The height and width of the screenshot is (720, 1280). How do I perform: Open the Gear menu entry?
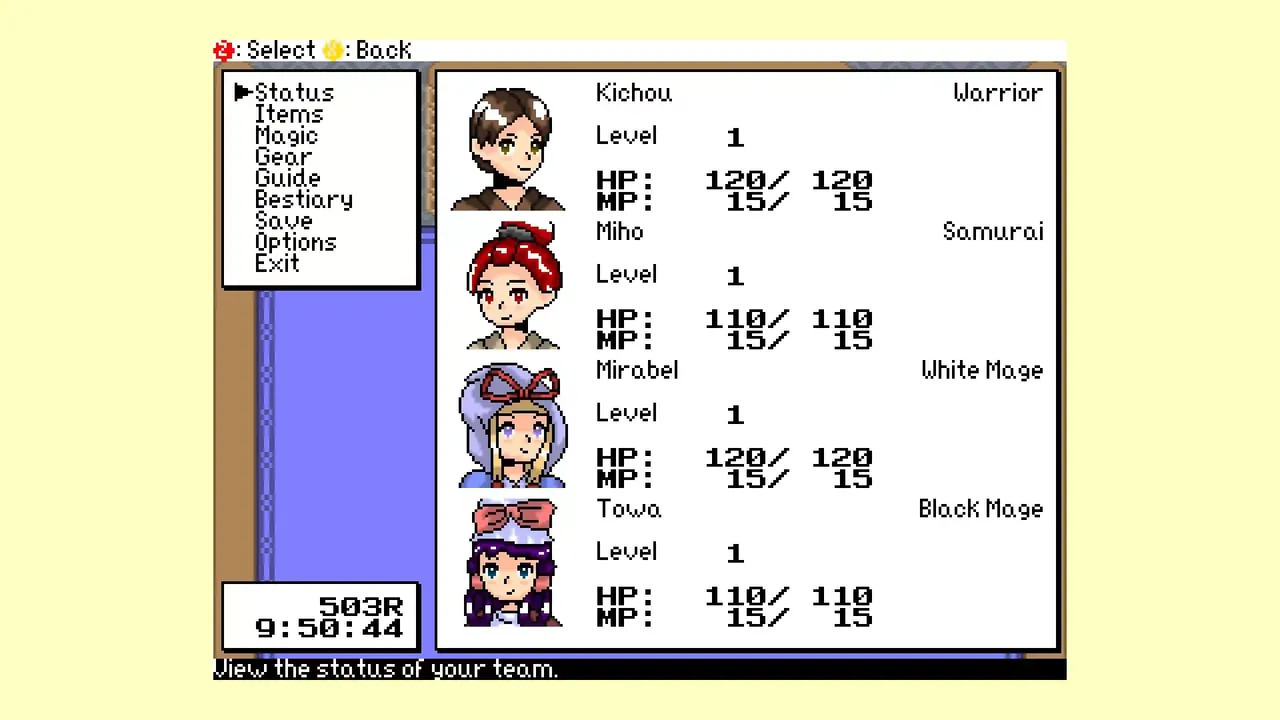(283, 157)
